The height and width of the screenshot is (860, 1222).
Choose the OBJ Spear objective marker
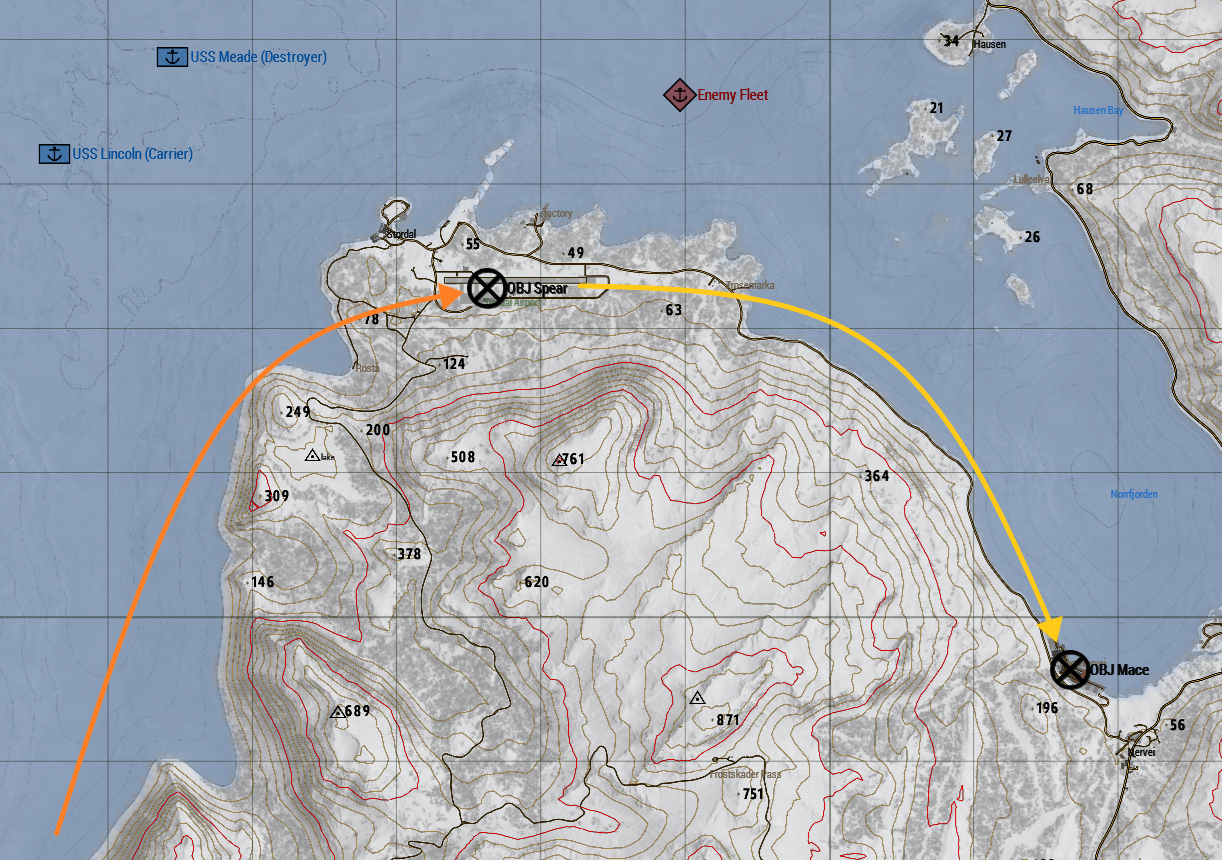pyautogui.click(x=487, y=288)
